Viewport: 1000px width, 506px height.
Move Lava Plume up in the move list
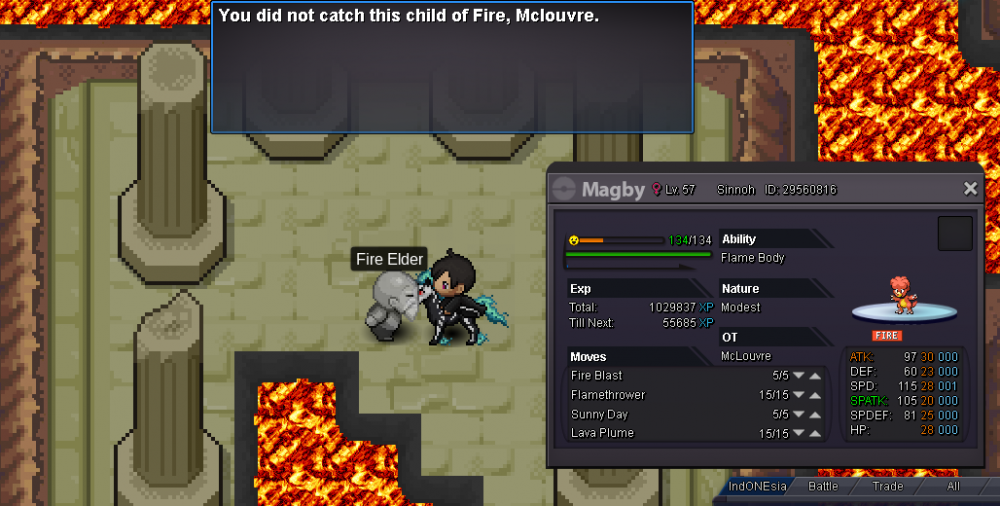pos(816,433)
